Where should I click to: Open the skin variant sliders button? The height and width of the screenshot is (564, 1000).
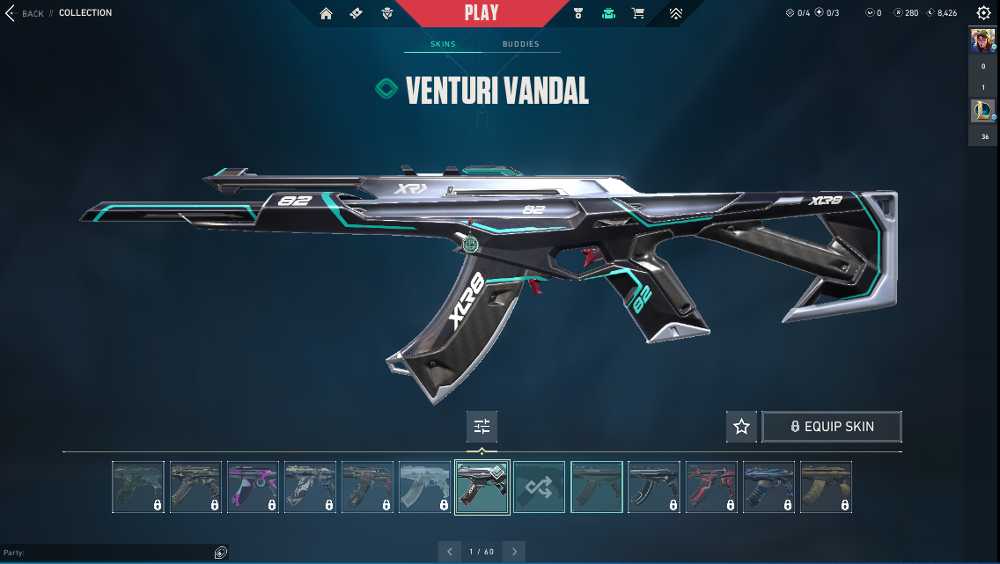[482, 427]
